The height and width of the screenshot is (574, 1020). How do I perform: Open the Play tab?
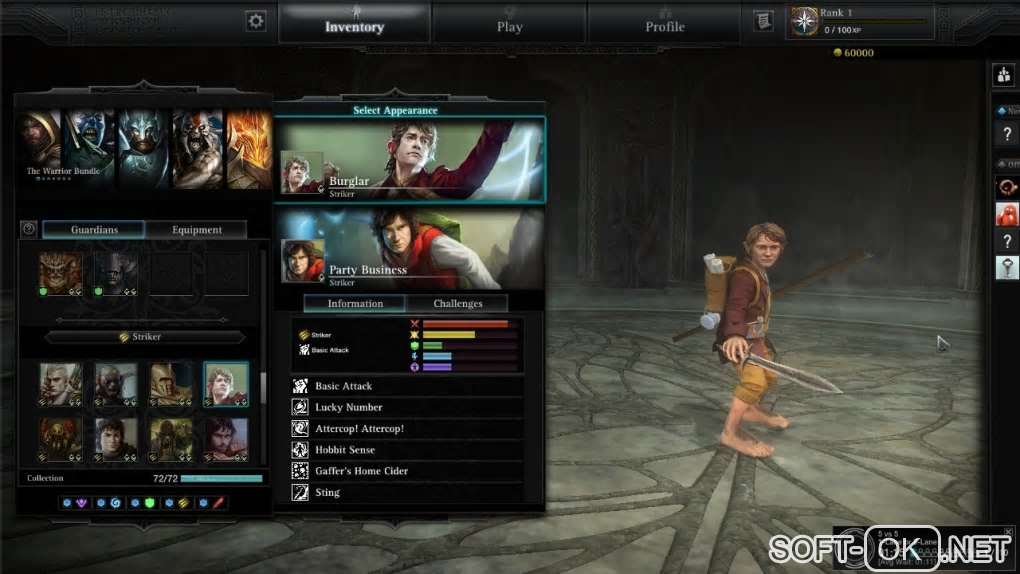[x=509, y=26]
